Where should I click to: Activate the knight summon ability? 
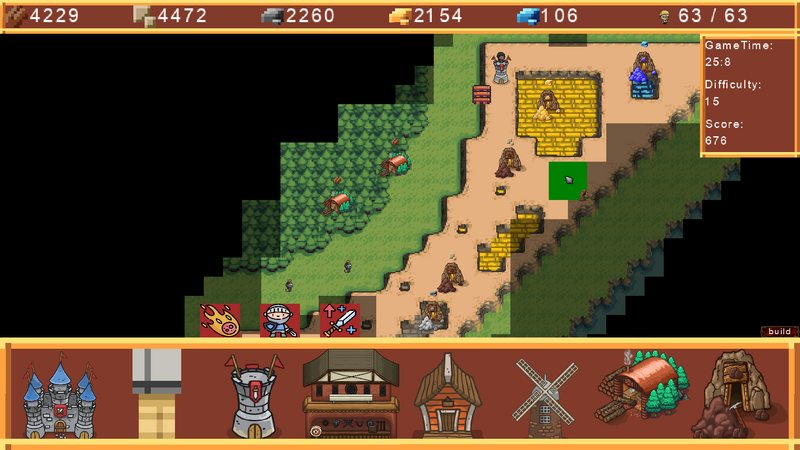tap(280, 320)
